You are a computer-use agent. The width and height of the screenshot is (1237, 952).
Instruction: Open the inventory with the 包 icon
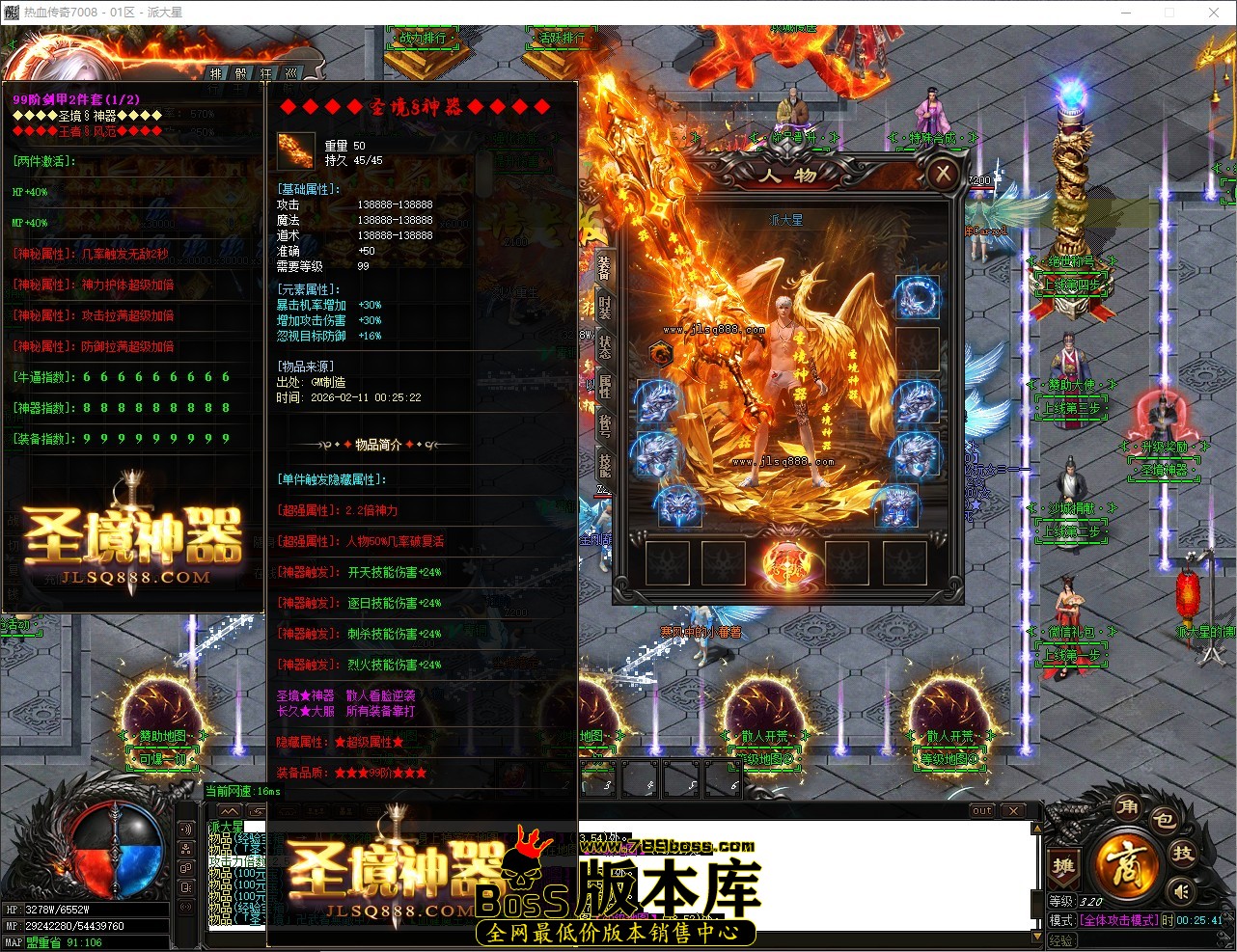1164,820
